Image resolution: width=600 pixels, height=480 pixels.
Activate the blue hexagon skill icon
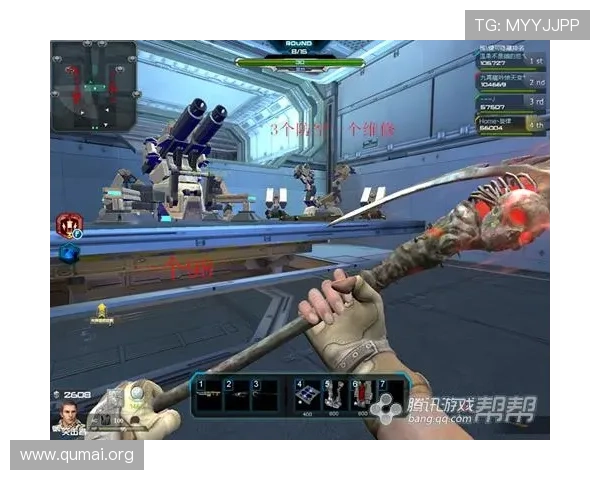click(68, 253)
